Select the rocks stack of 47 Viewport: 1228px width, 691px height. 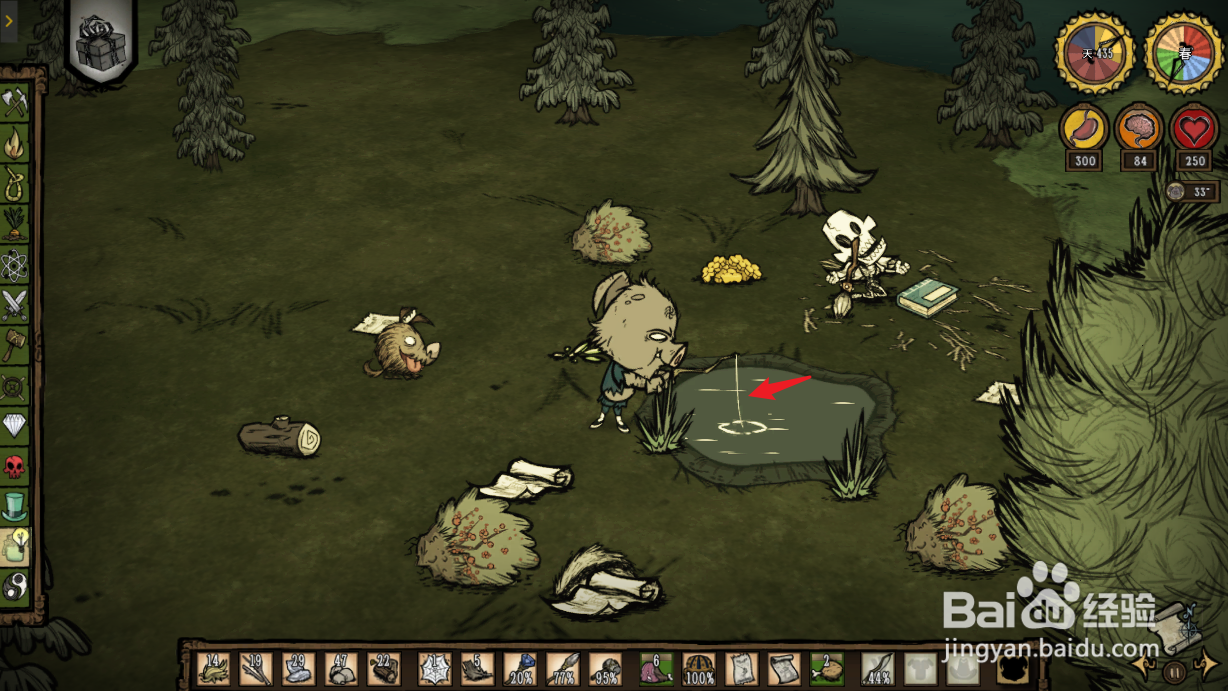(x=341, y=668)
